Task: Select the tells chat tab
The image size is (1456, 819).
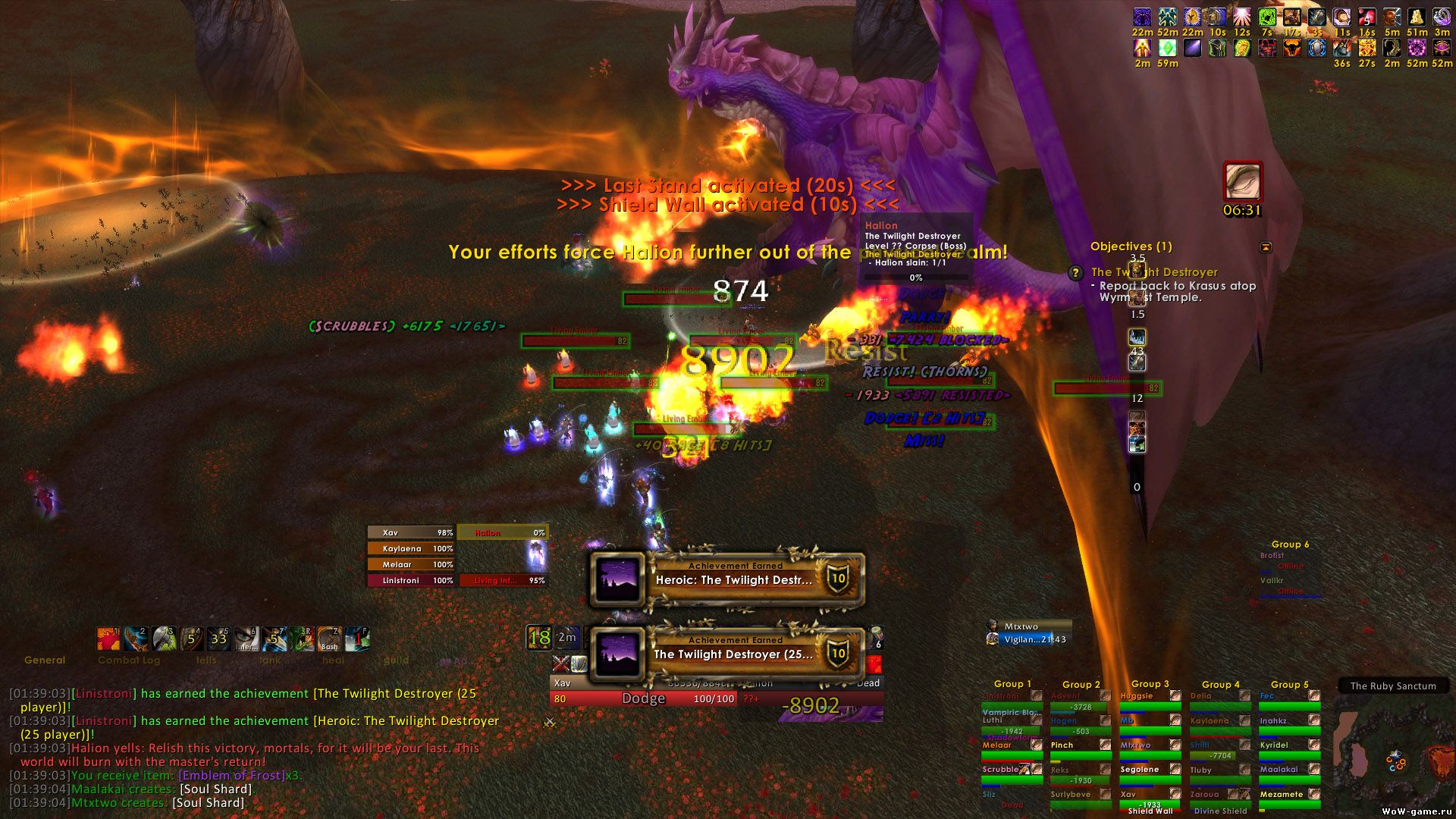Action: tap(206, 661)
